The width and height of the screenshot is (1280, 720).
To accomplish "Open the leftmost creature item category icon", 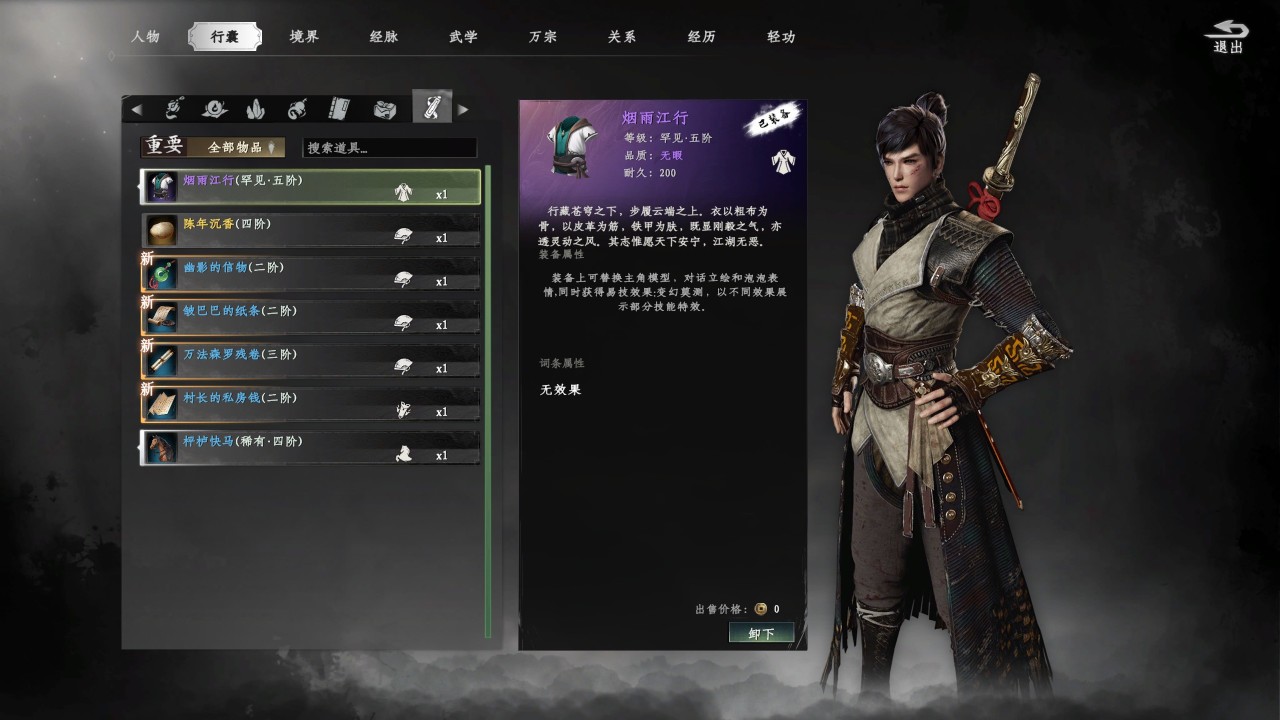I will [x=175, y=107].
